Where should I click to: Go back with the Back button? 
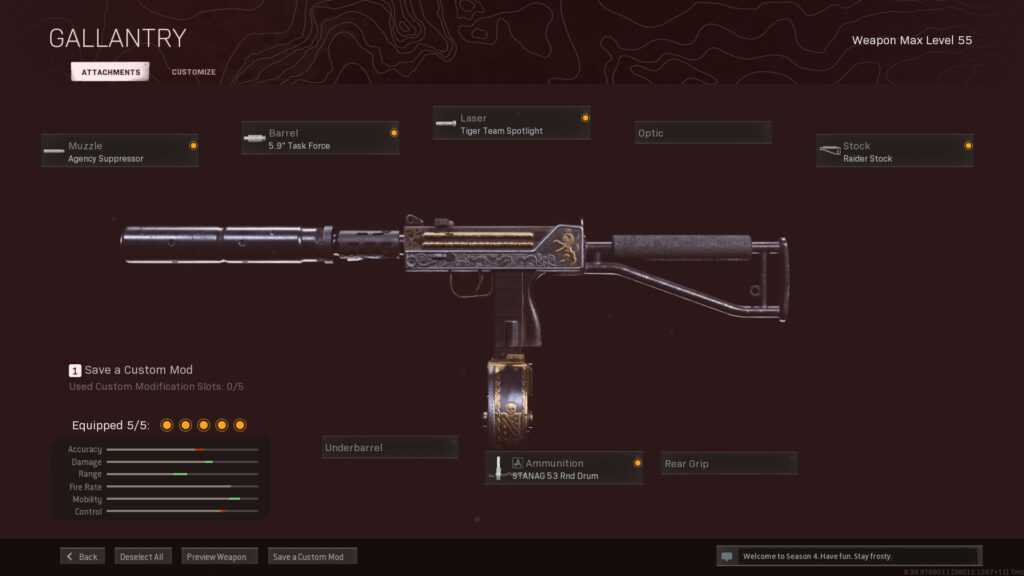(x=82, y=556)
